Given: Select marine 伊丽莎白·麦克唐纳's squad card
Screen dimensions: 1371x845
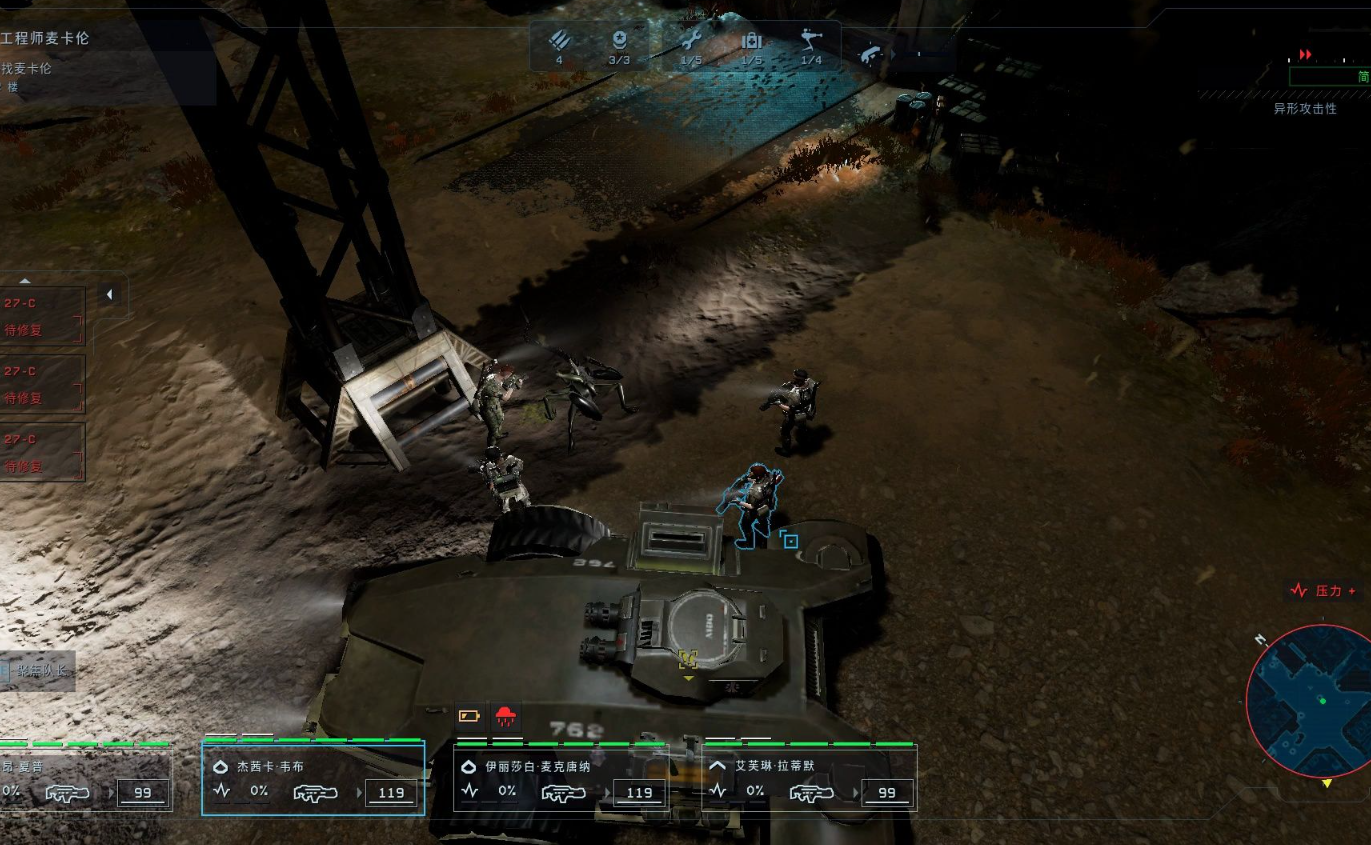Looking at the screenshot, I should pos(563,779).
